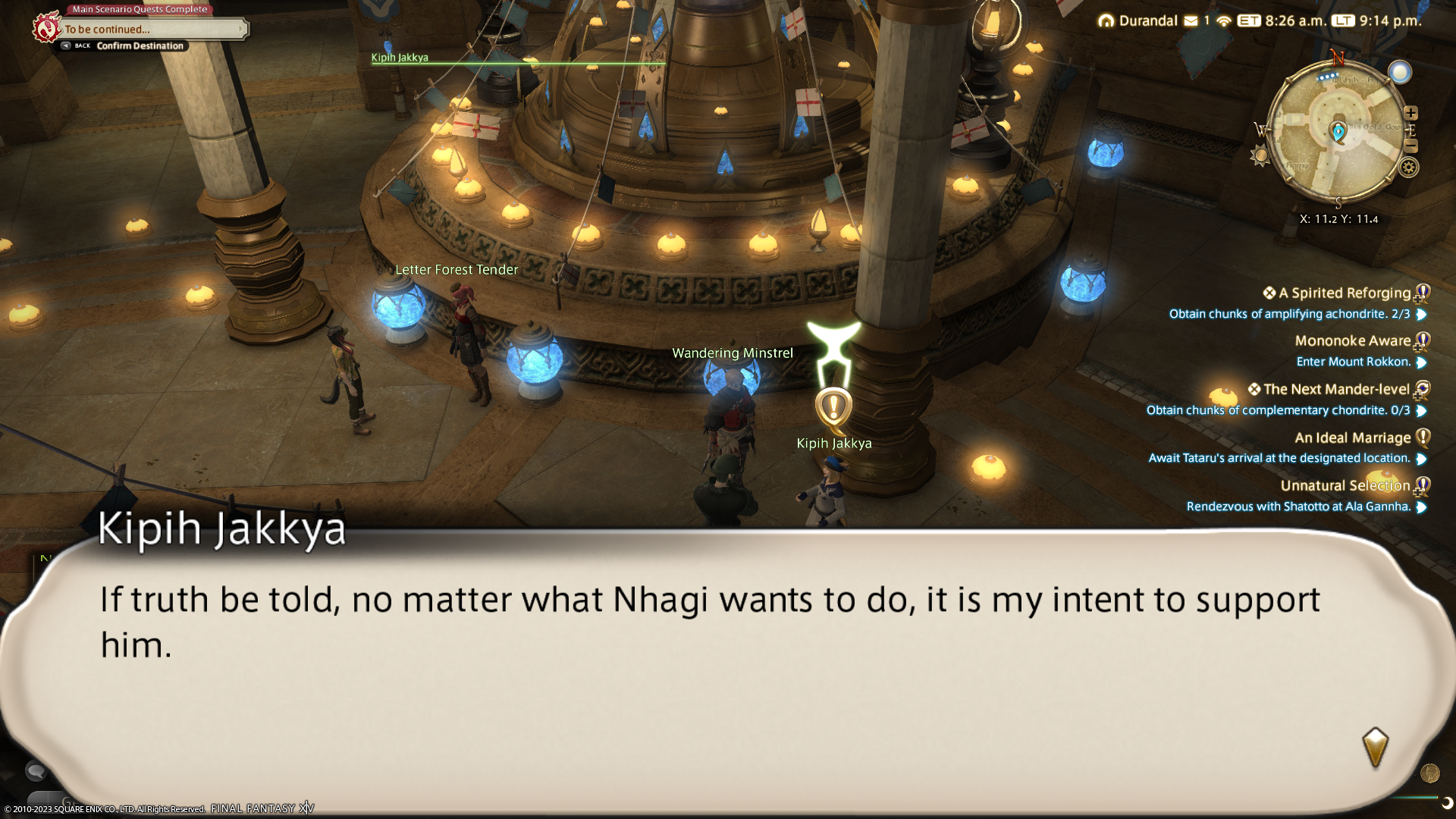Screen dimensions: 1456x819
Task: Zoom in the minimap with plus button
Action: coord(1410,113)
